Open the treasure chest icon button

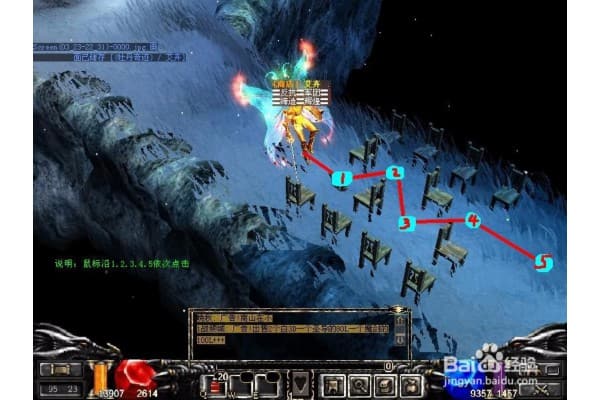(x=384, y=383)
